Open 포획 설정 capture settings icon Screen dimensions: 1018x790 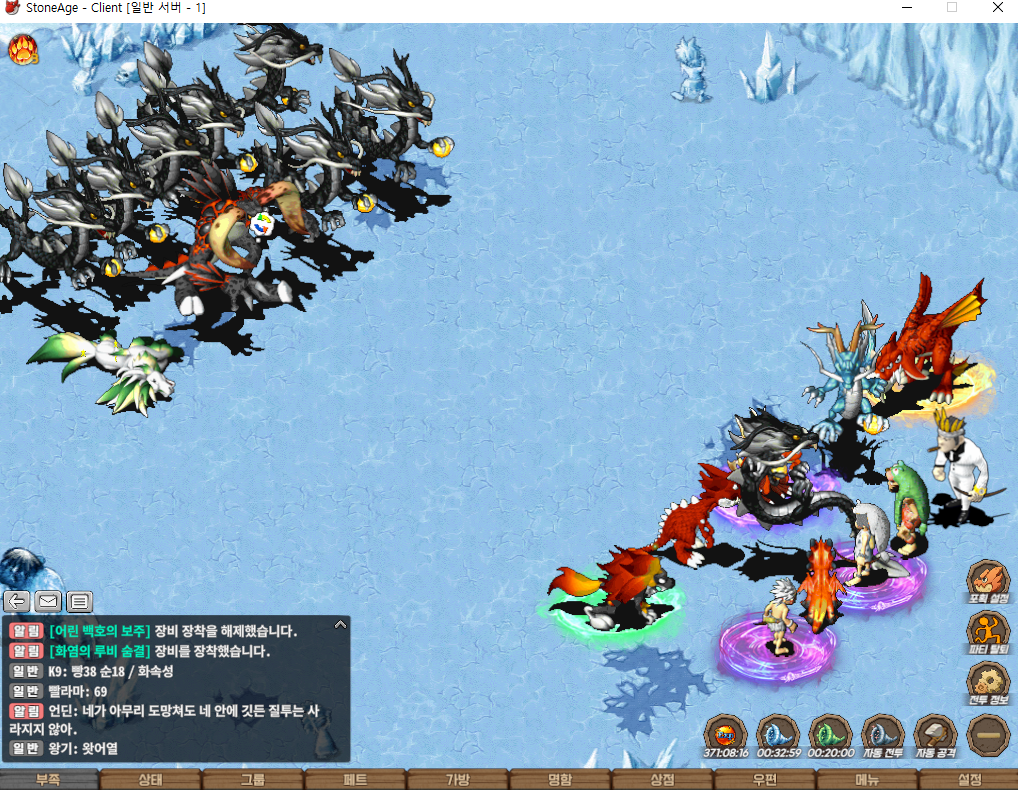pos(987,580)
